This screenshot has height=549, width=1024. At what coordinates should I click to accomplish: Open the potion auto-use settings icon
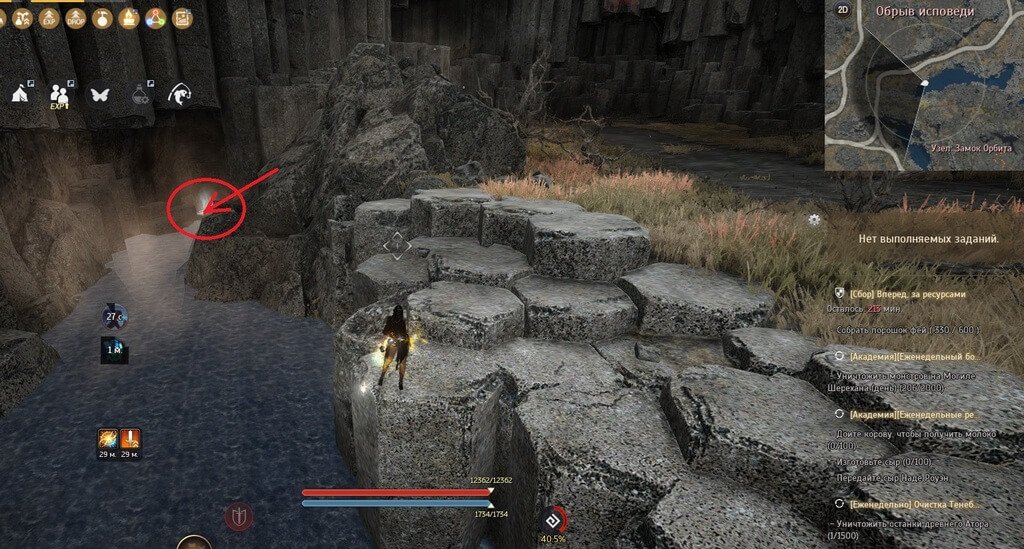[x=141, y=93]
